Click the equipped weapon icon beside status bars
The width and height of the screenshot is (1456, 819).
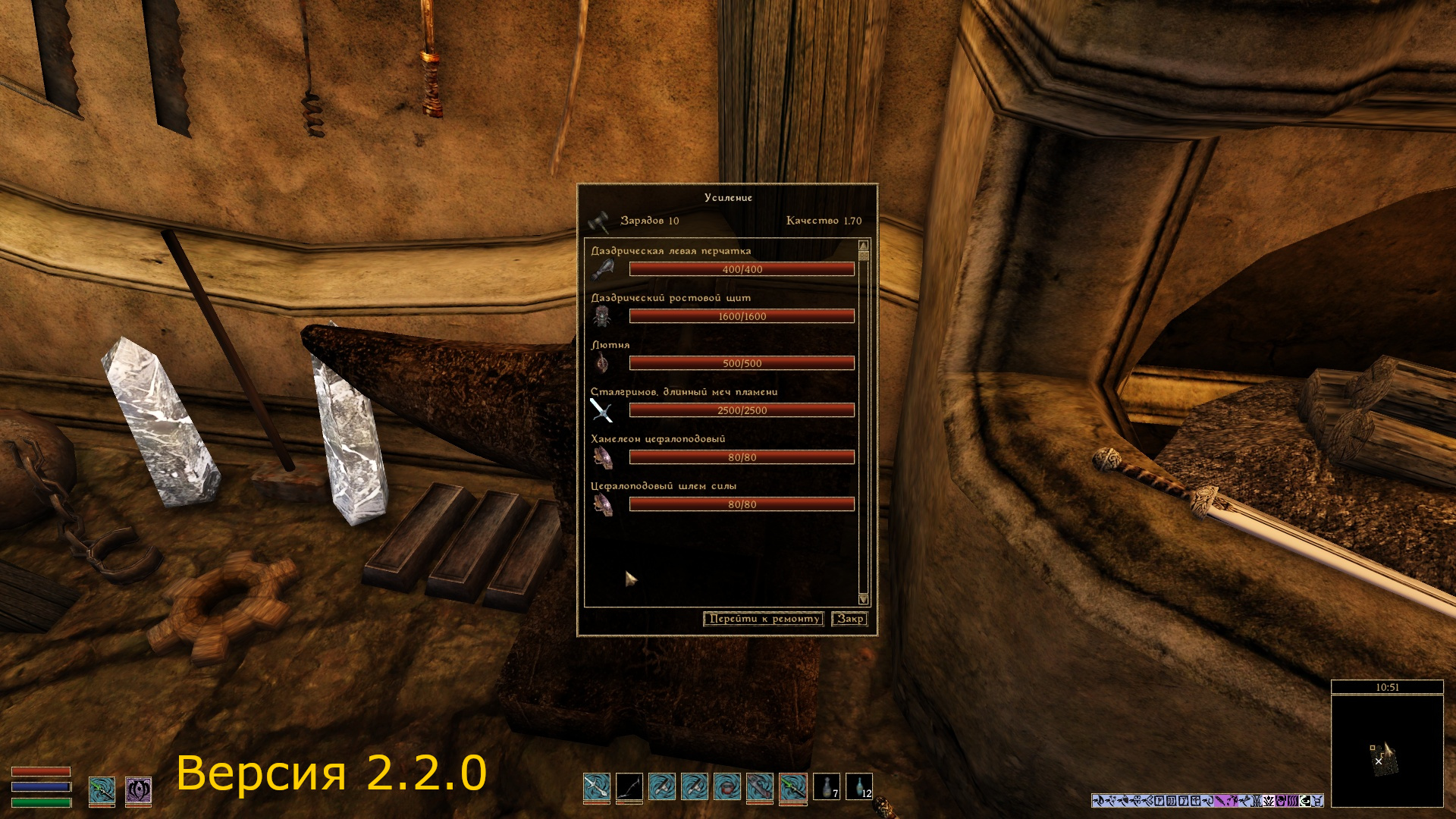[x=102, y=790]
